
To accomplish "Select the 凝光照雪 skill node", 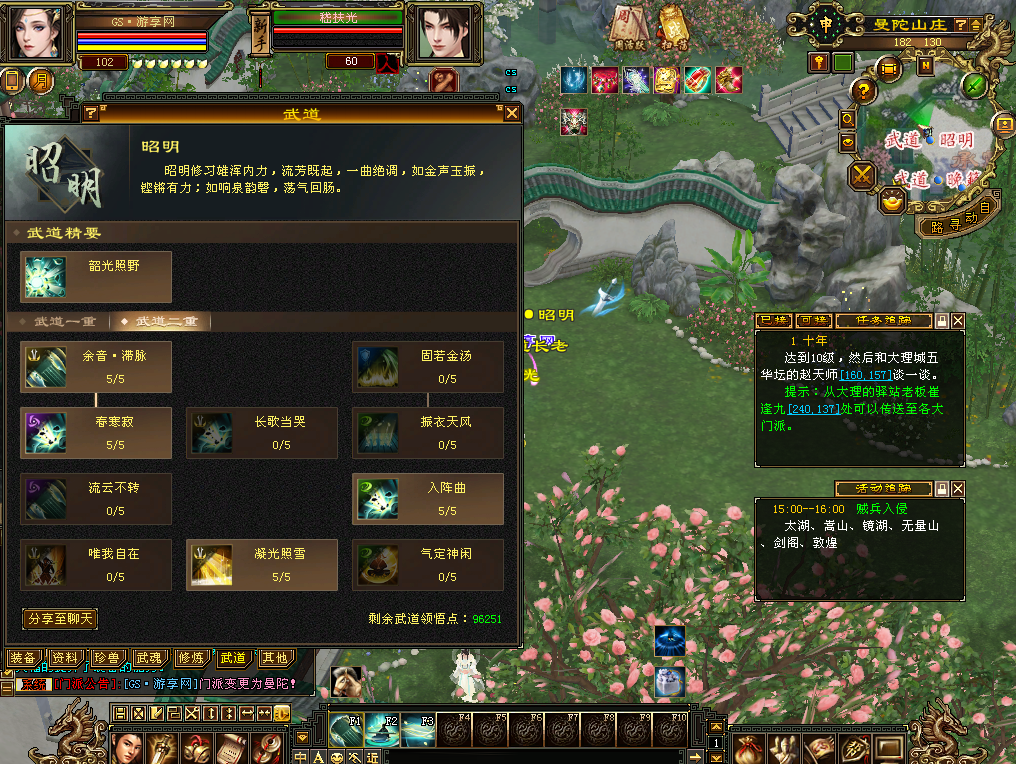I will (x=262, y=565).
